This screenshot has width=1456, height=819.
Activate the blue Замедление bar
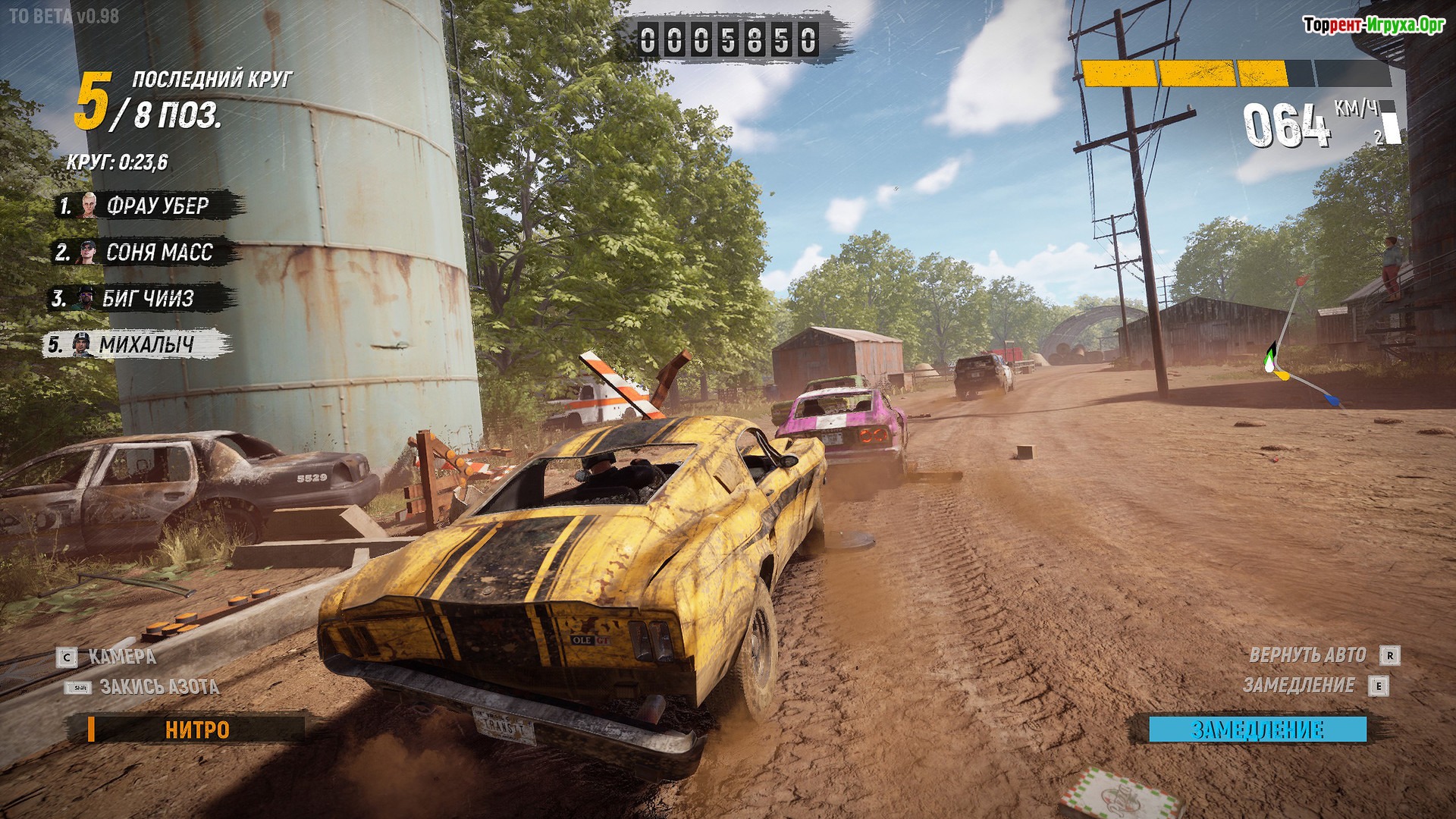point(1257,730)
